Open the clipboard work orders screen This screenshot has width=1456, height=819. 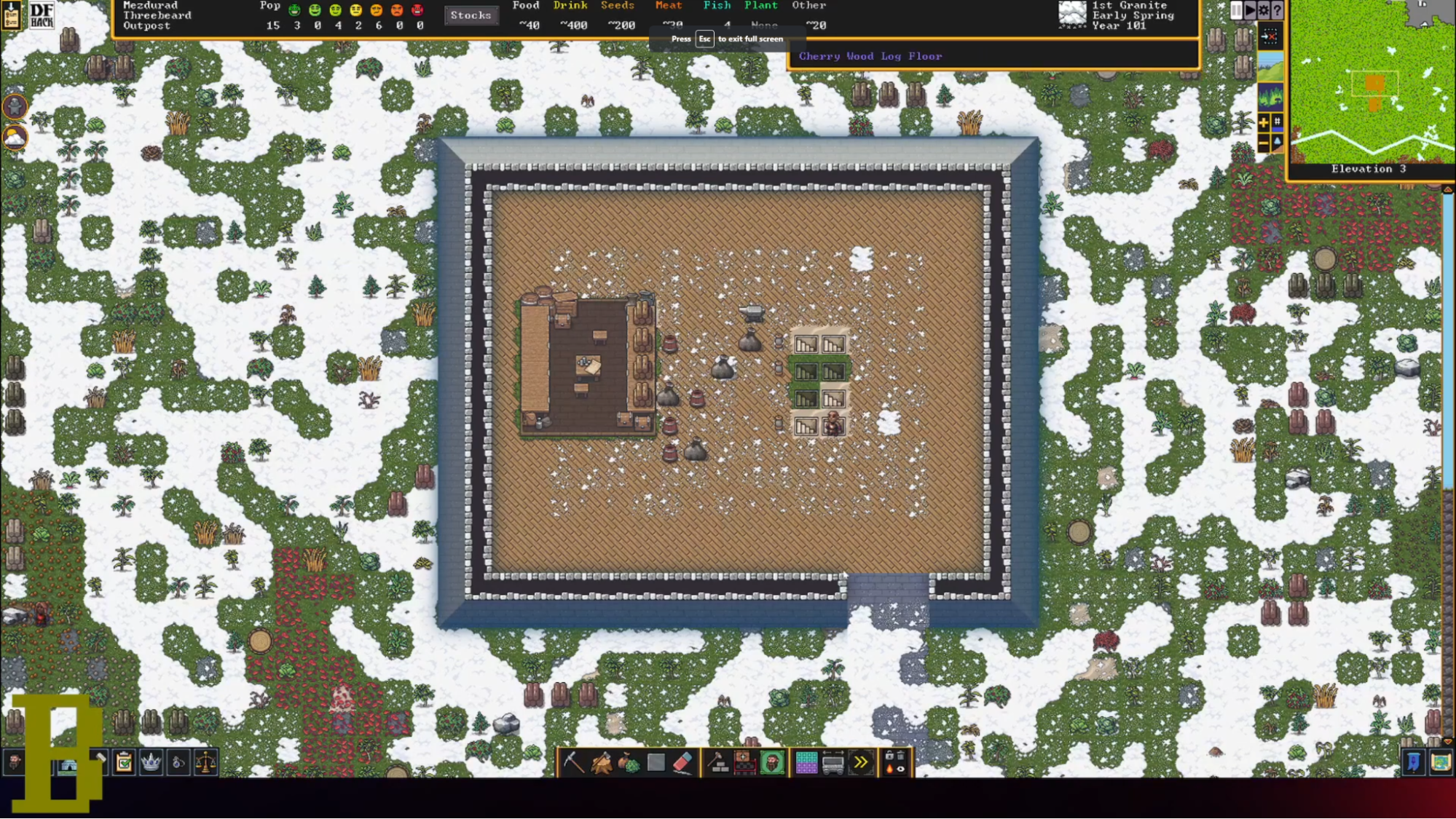coord(124,762)
